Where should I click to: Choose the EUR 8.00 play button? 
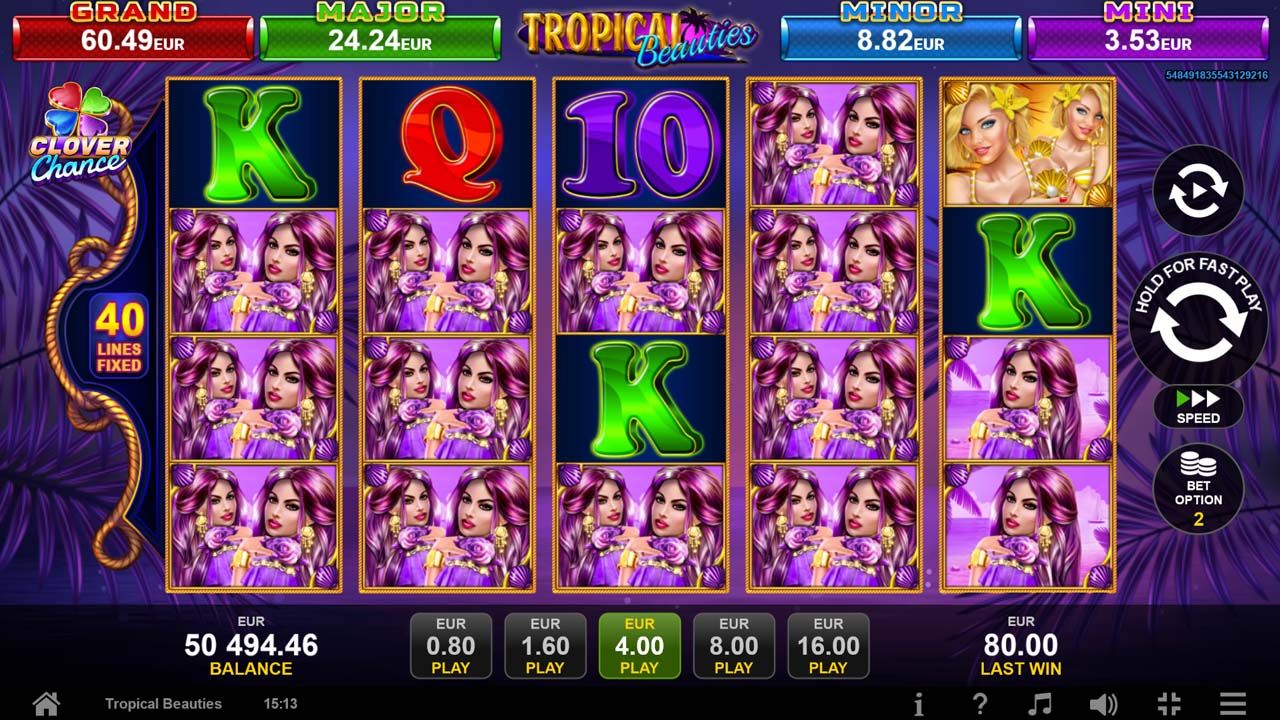(733, 646)
